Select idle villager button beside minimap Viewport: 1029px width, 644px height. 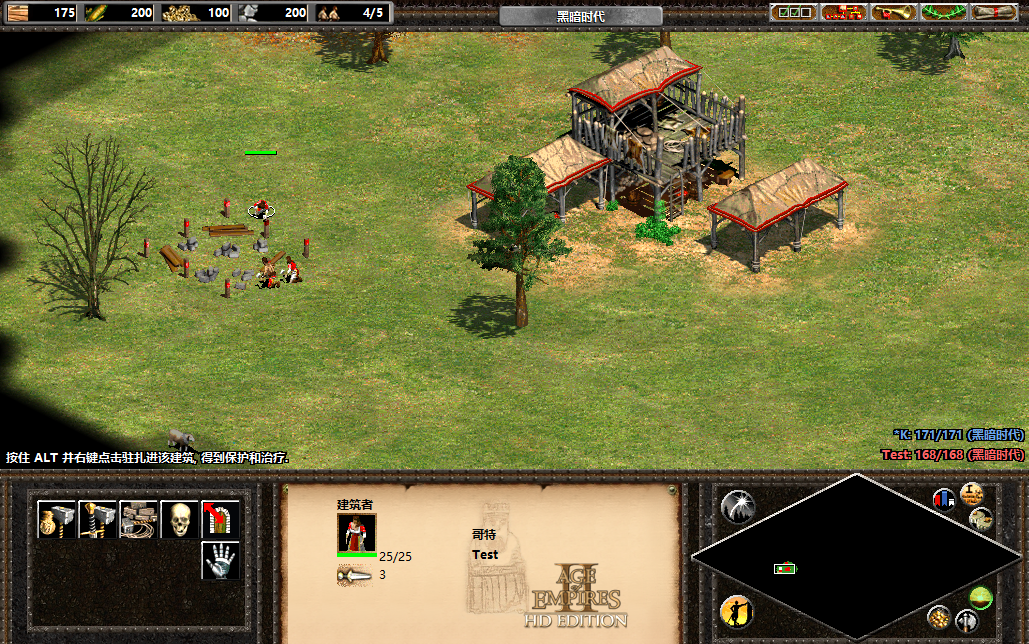coord(737,611)
